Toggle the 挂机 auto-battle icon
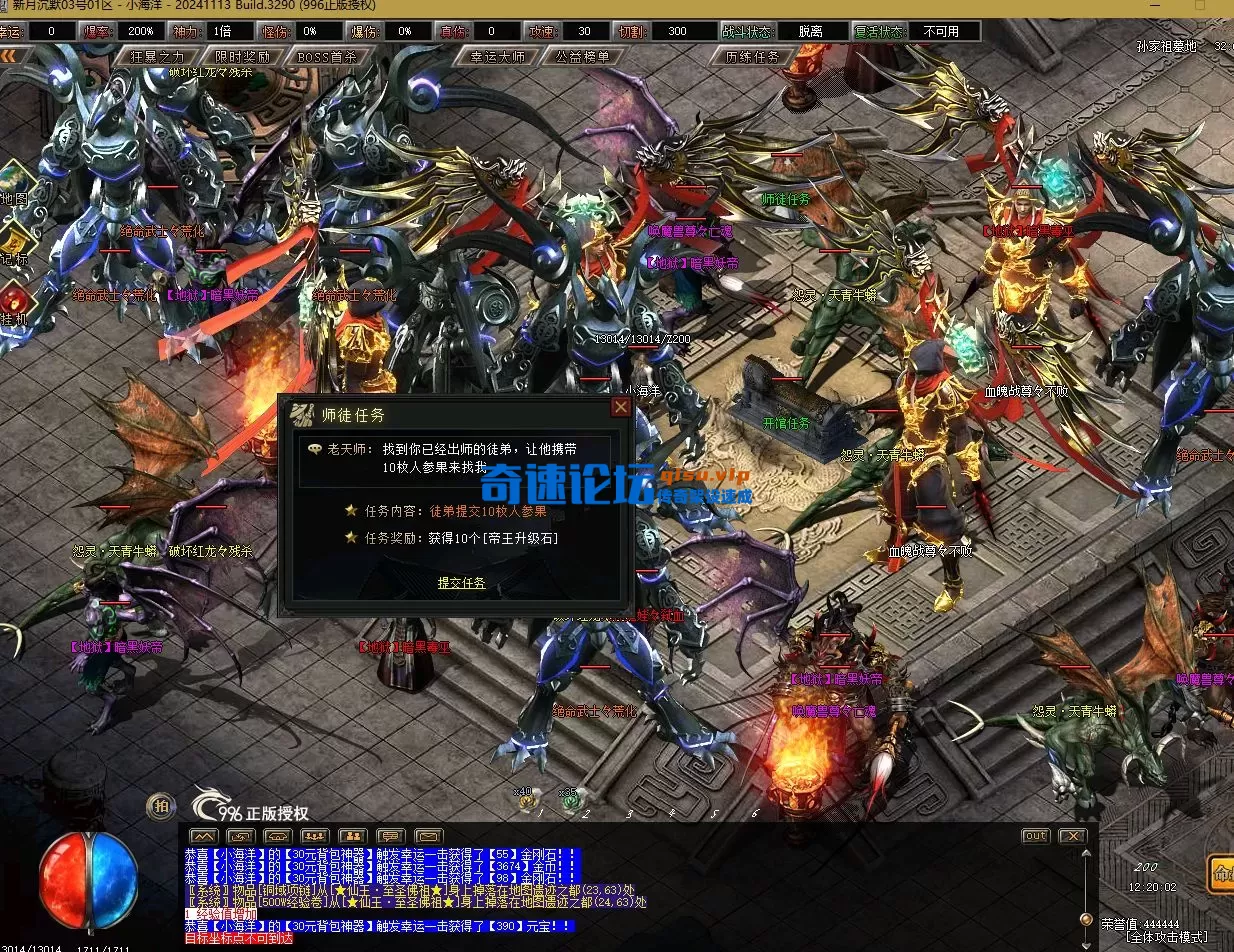The height and width of the screenshot is (952, 1234). pyautogui.click(x=14, y=303)
